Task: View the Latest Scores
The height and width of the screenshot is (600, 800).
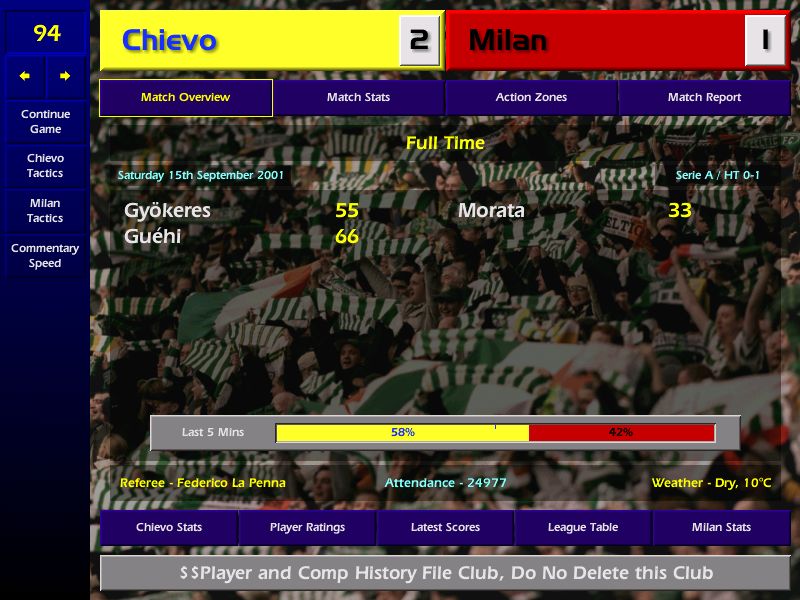Action: [x=445, y=527]
